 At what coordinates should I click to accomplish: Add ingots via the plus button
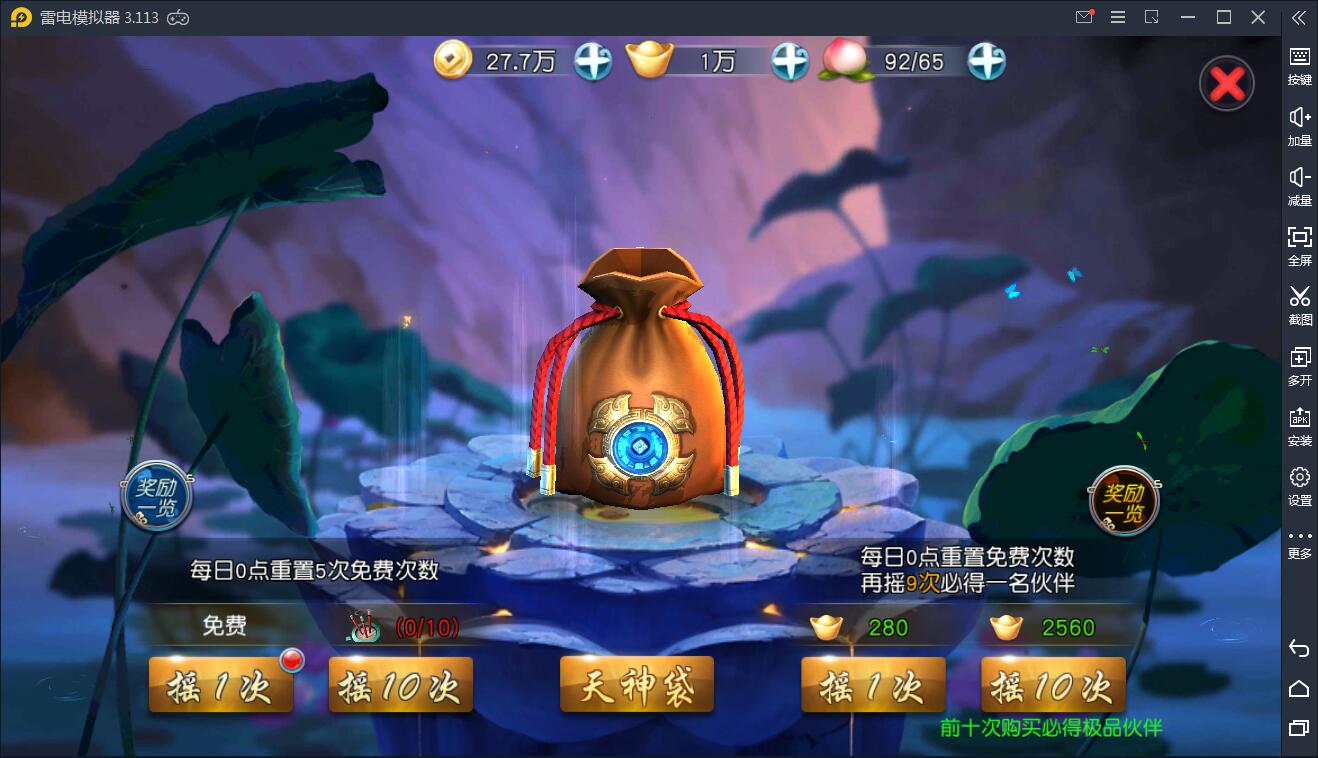[x=789, y=60]
